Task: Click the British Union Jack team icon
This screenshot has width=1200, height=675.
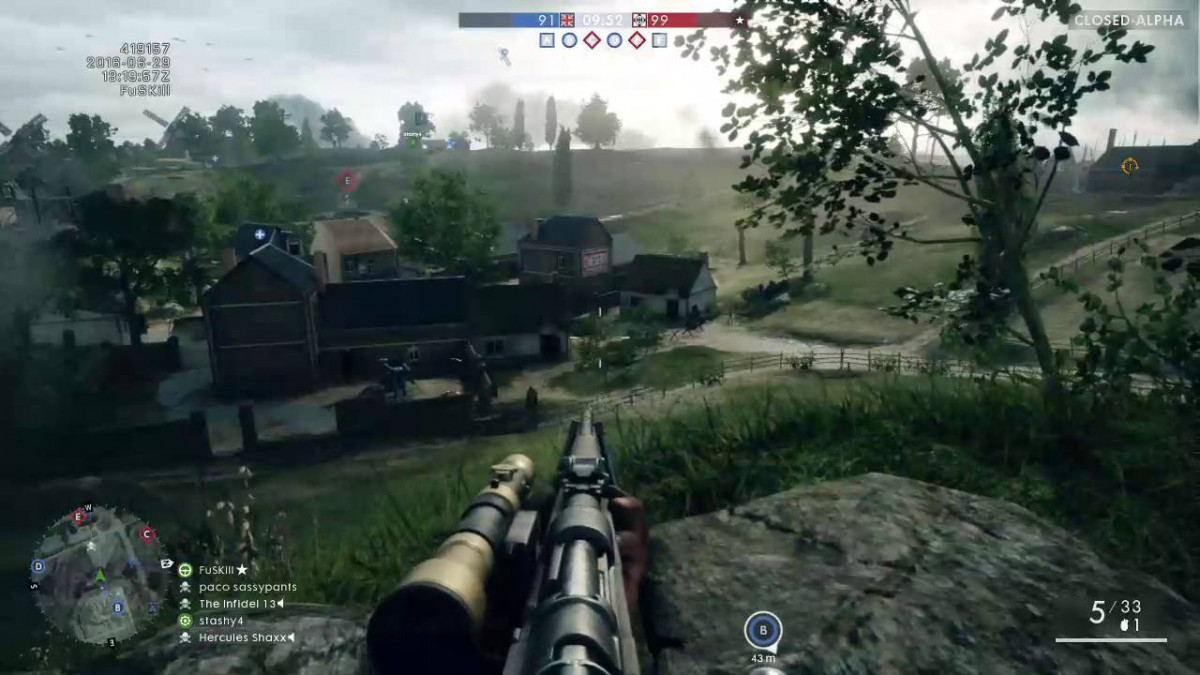Action: tap(568, 19)
